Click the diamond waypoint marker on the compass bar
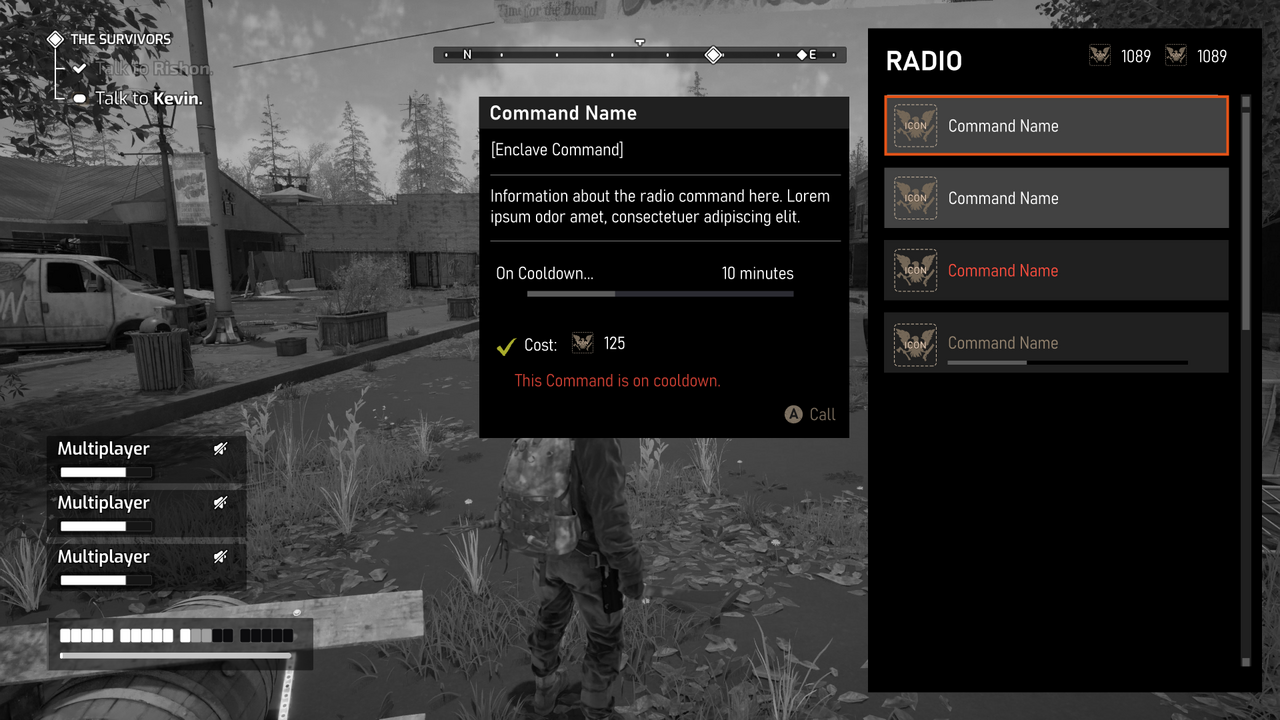This screenshot has width=1280, height=720. pyautogui.click(x=713, y=55)
